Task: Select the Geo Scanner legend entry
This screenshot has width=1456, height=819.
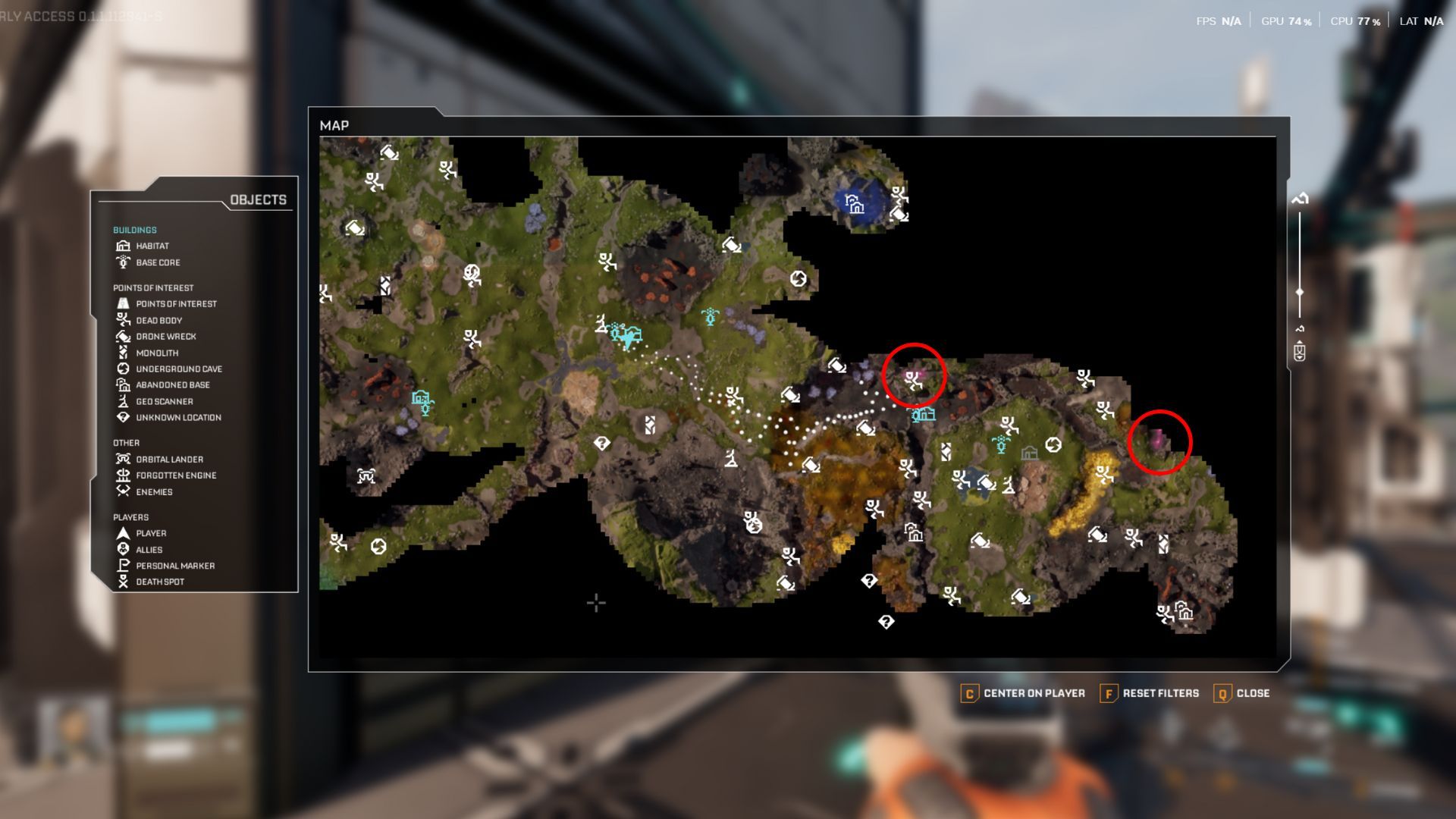Action: coord(164,402)
